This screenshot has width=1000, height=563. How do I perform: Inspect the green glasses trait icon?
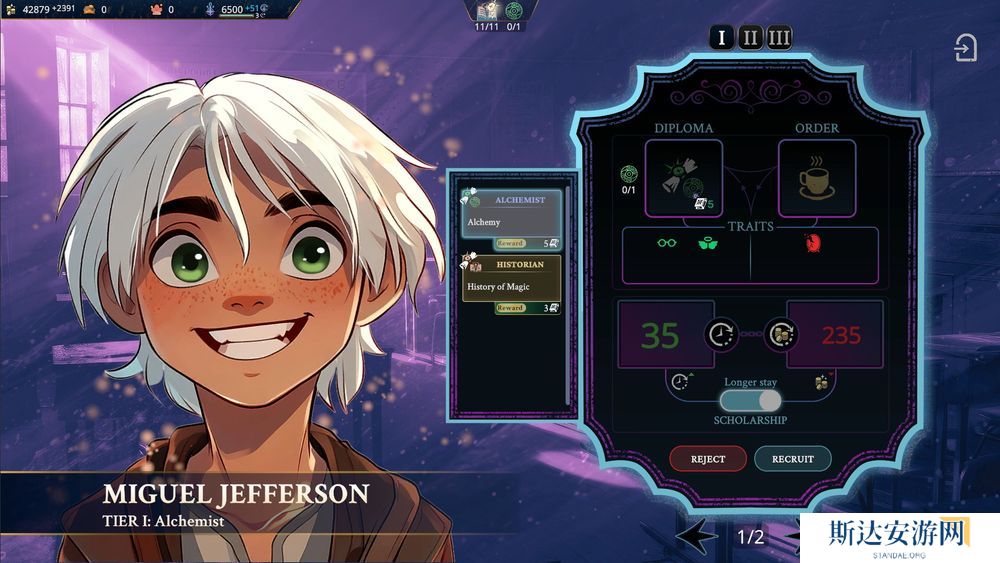tap(667, 242)
